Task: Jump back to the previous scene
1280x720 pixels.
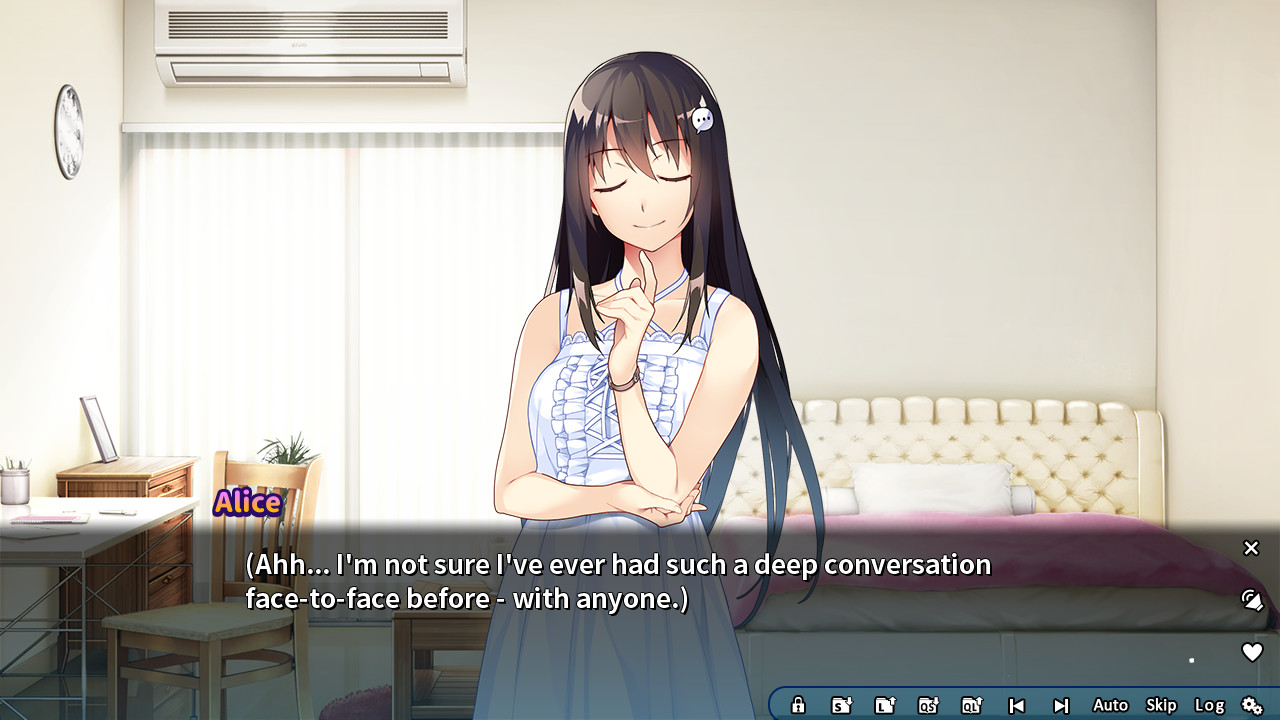Action: click(x=1016, y=705)
